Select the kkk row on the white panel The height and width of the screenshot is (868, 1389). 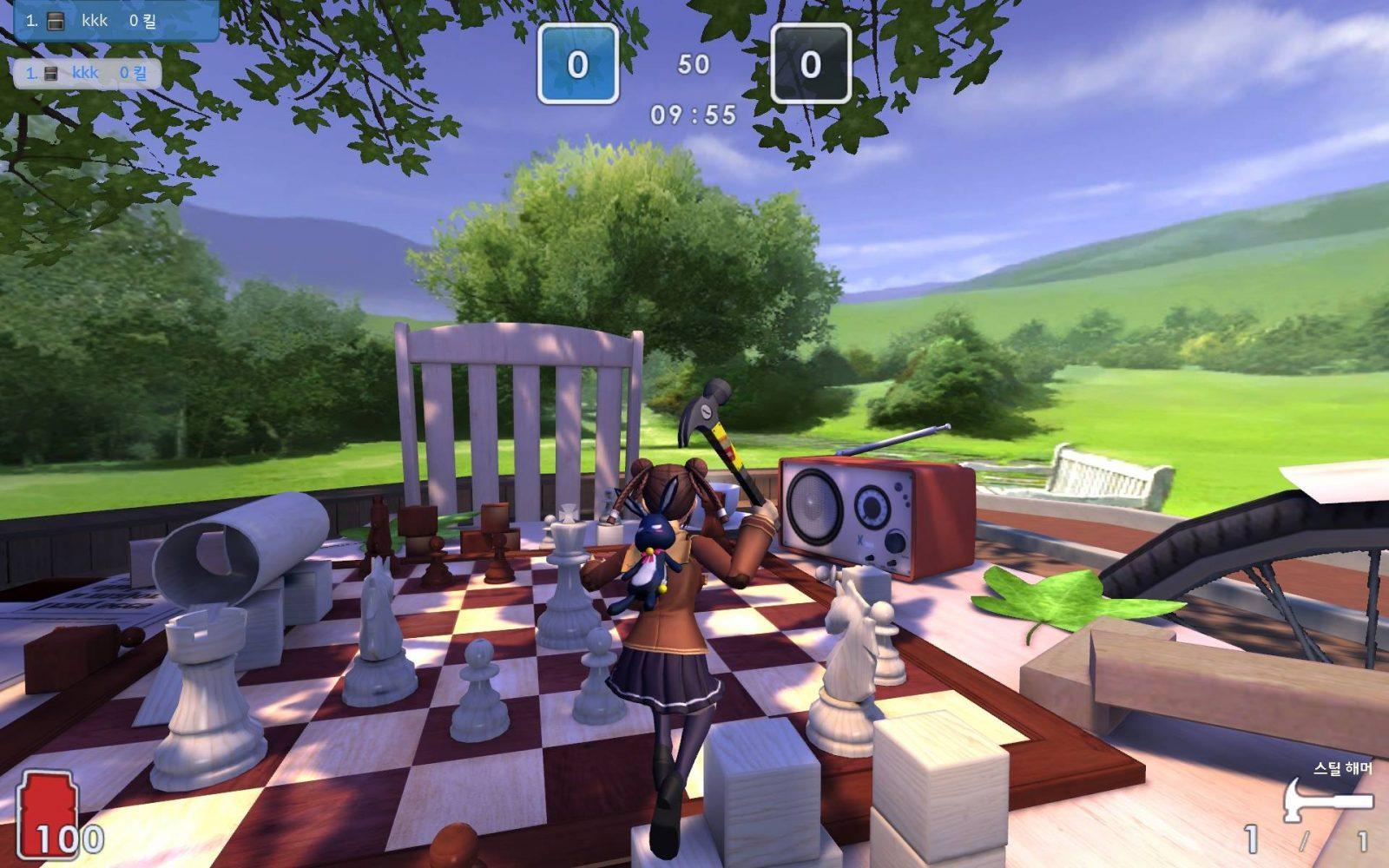(87, 73)
